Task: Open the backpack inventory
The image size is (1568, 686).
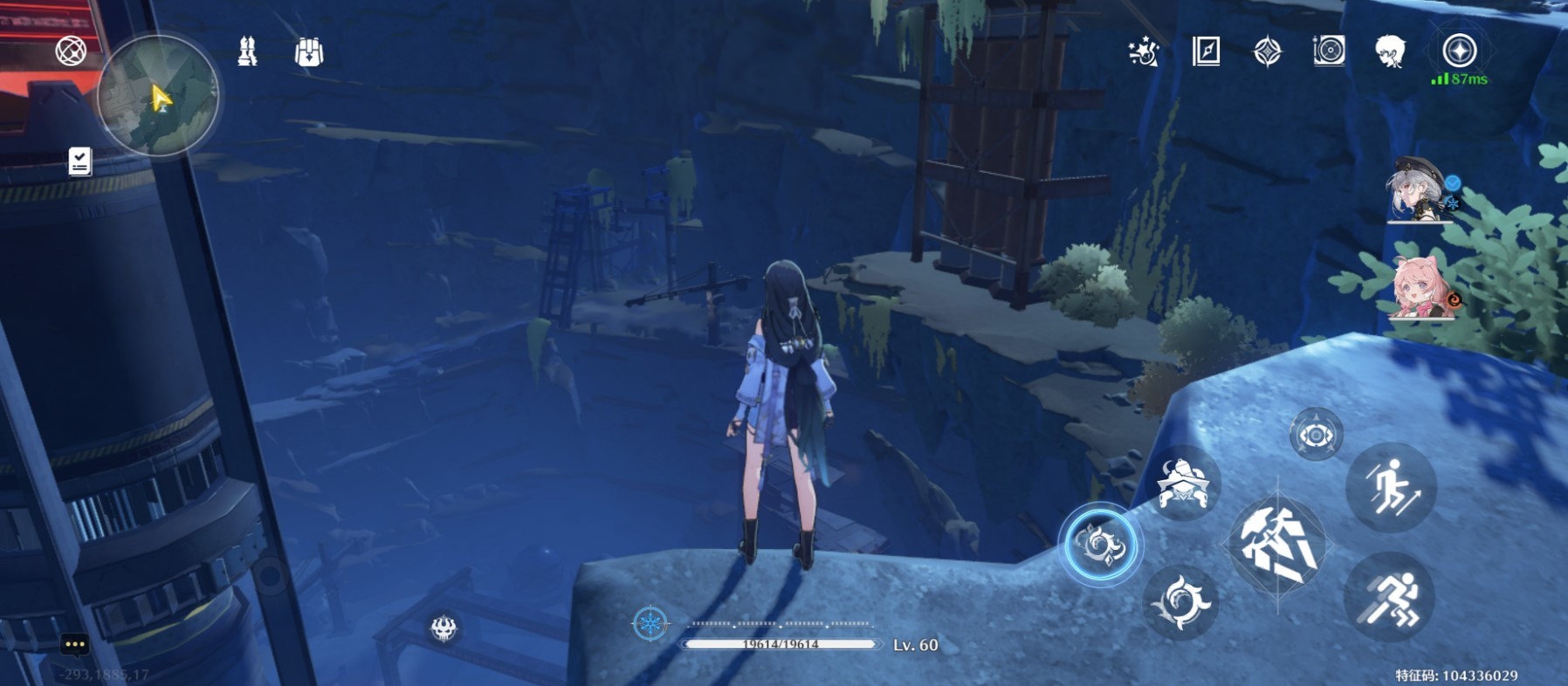Action: coord(309,52)
